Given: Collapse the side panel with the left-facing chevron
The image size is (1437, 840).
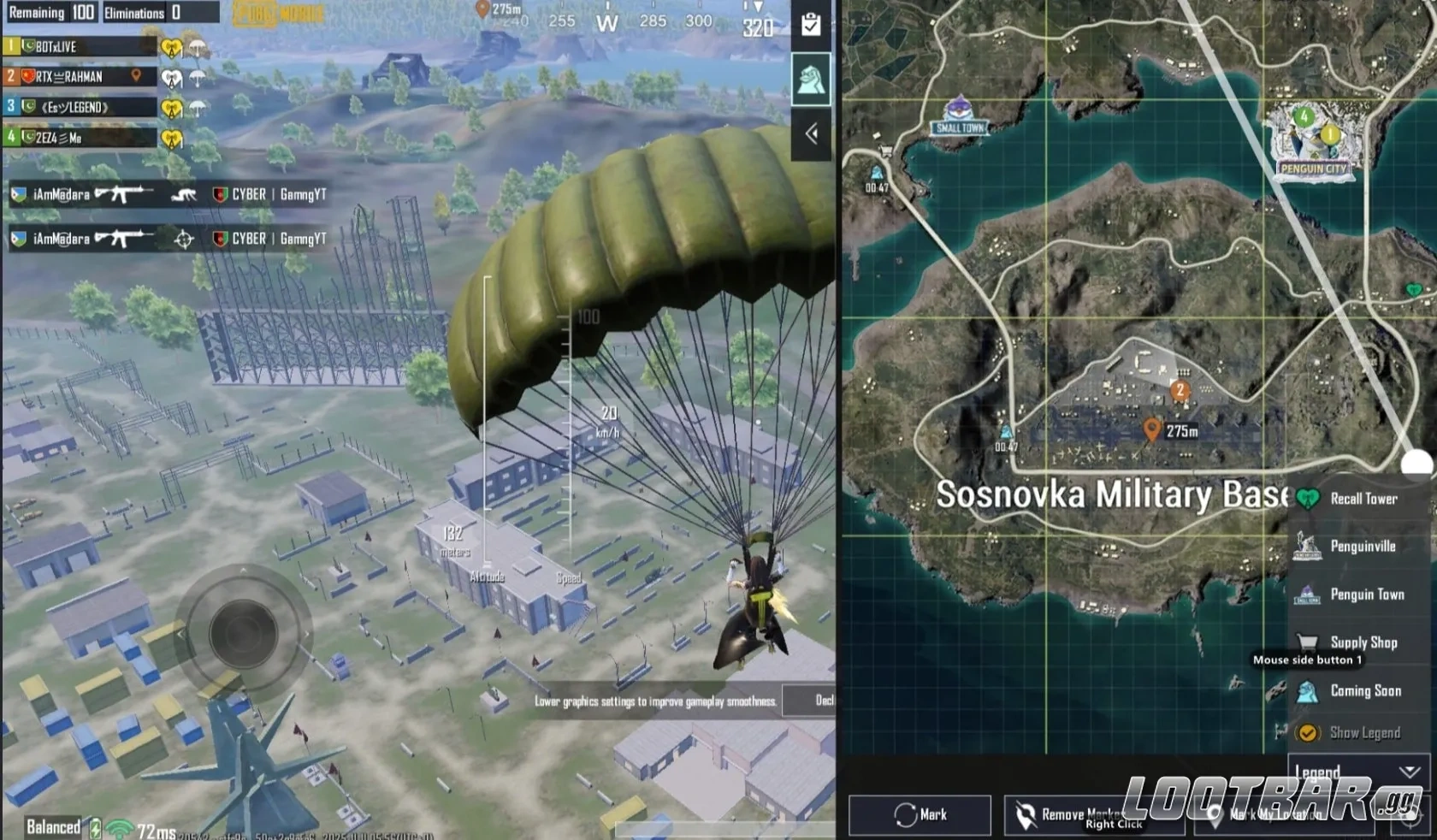Looking at the screenshot, I should 811,133.
